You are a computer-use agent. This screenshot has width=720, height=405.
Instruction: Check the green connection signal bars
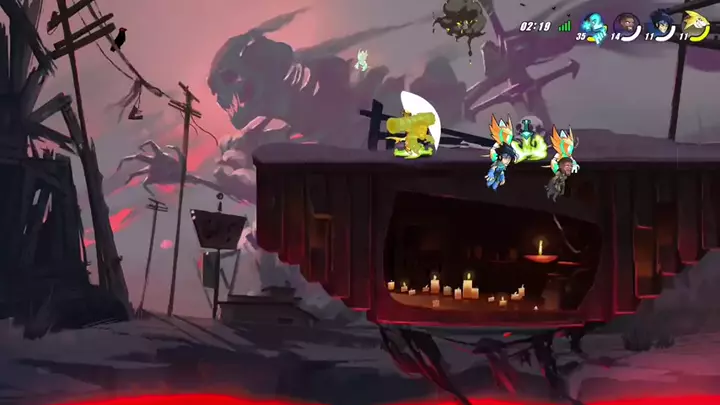tap(564, 26)
